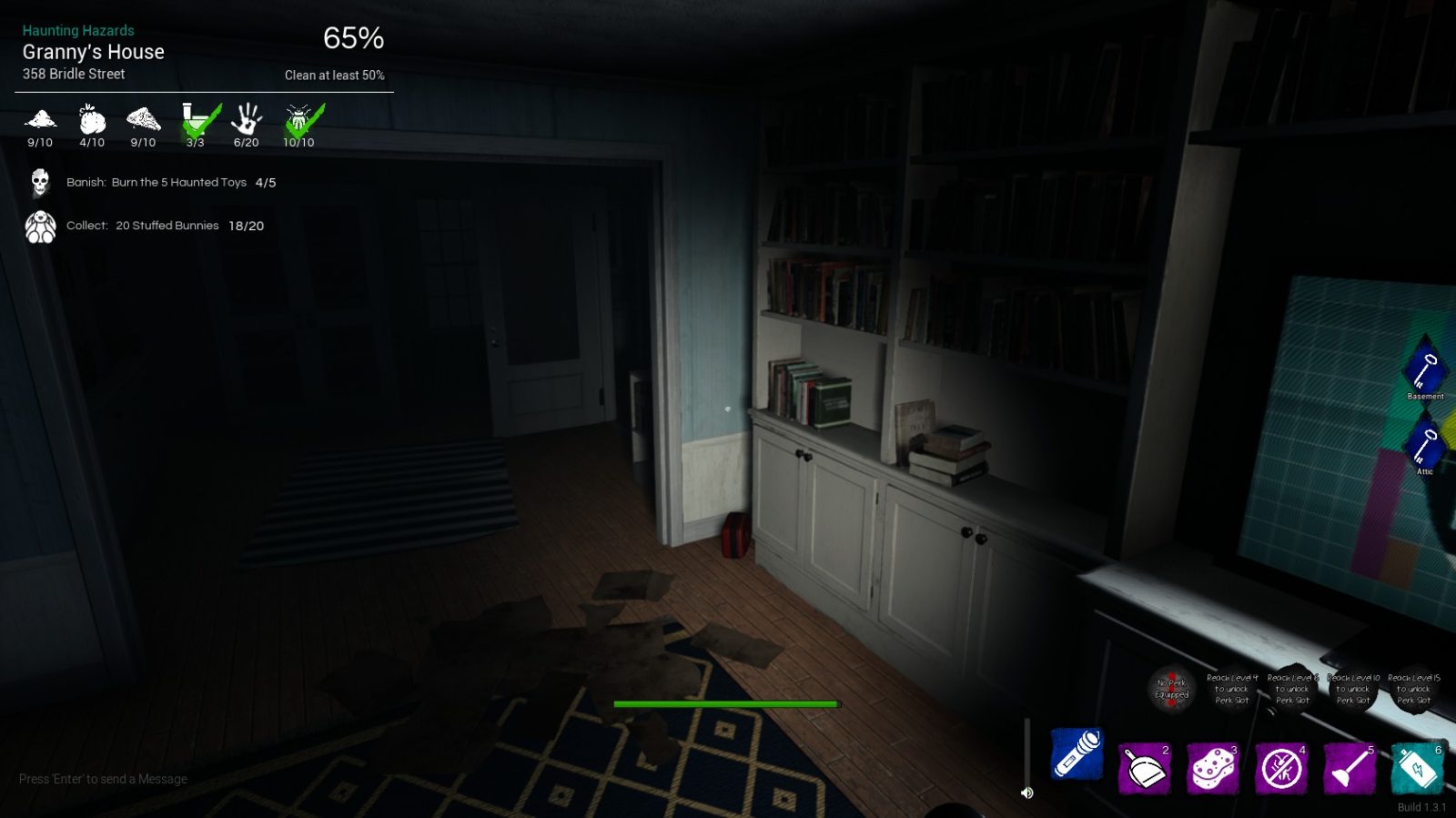This screenshot has width=1456, height=818.
Task: Click the Collect Stuffed Bunnies objective
Action: point(40,227)
